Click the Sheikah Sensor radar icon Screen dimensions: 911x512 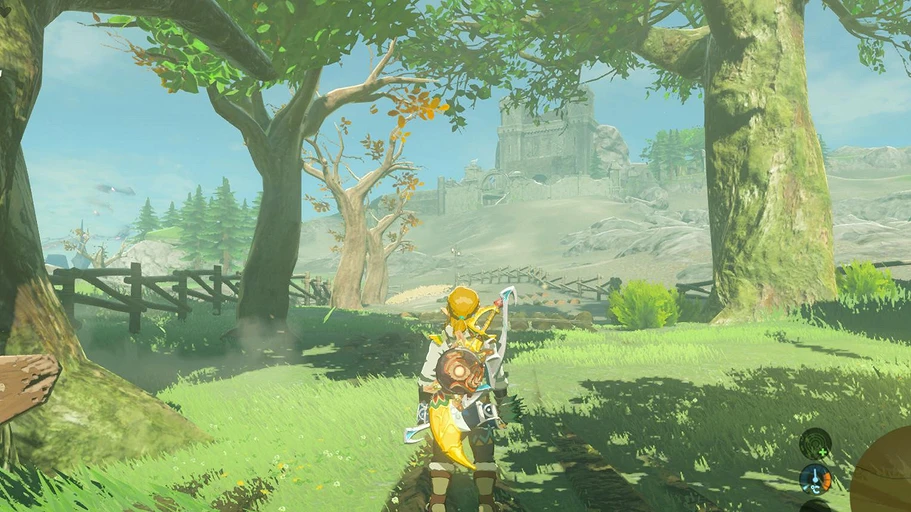coord(815,443)
